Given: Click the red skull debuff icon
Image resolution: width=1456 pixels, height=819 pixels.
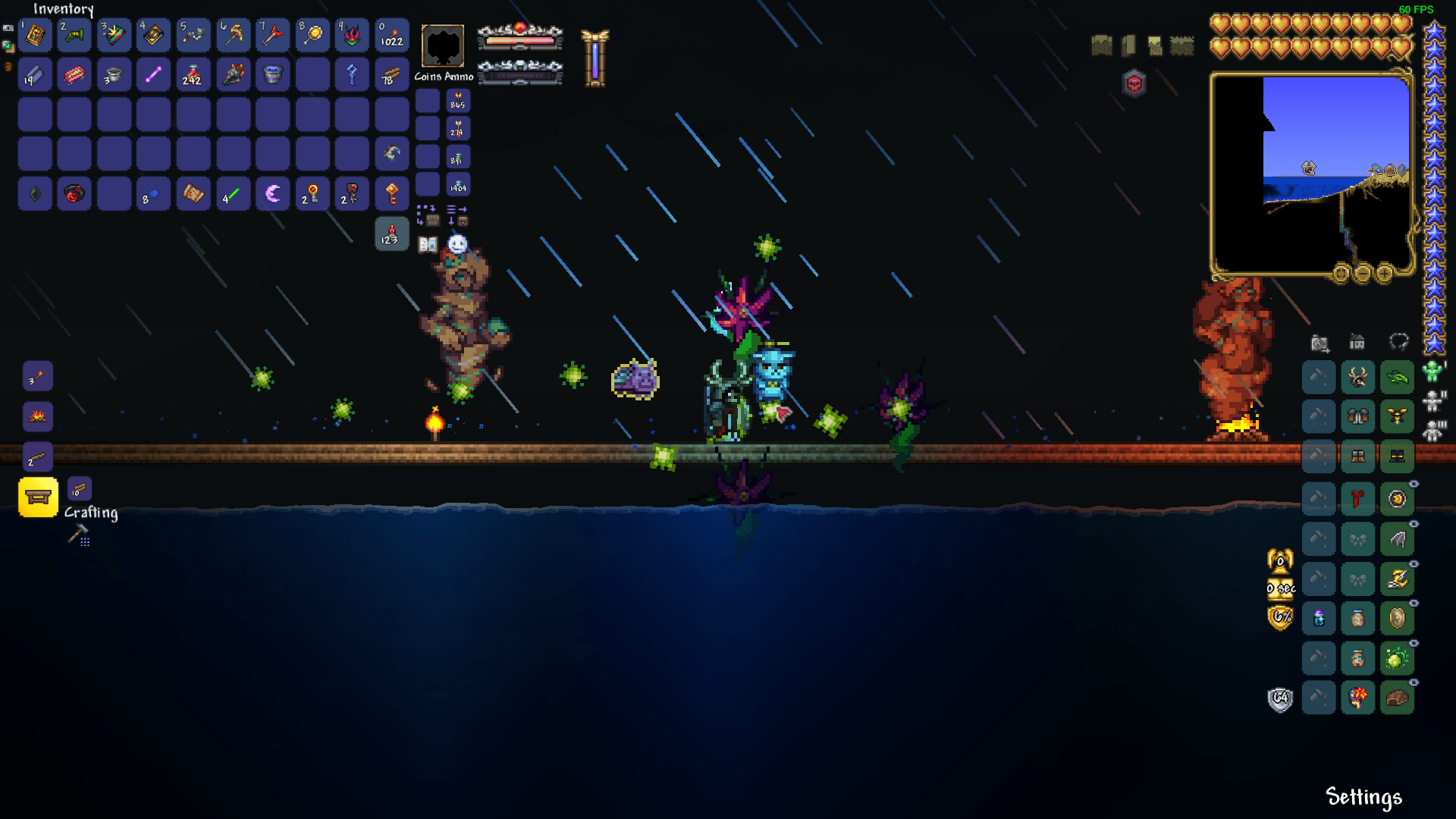Looking at the screenshot, I should tap(1133, 82).
